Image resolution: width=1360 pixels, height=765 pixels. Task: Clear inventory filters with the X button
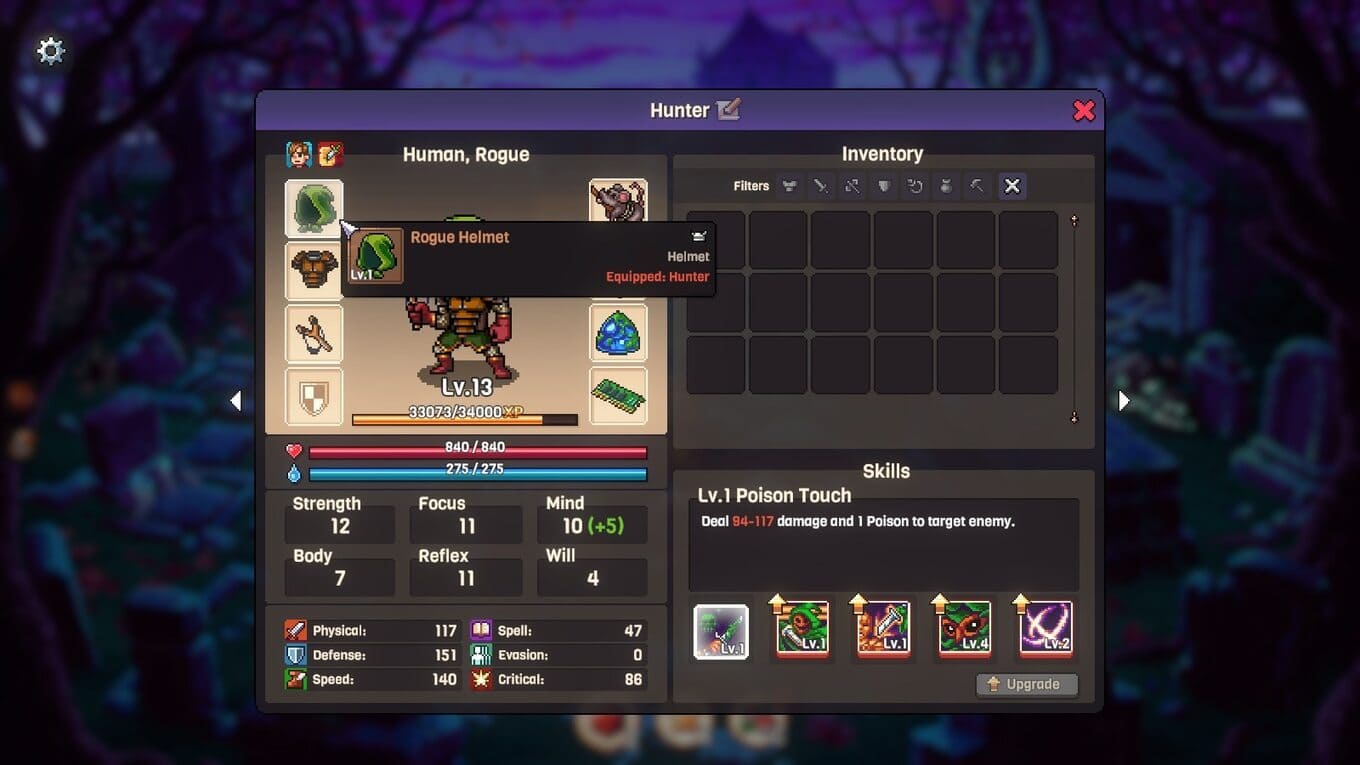[x=1012, y=186]
